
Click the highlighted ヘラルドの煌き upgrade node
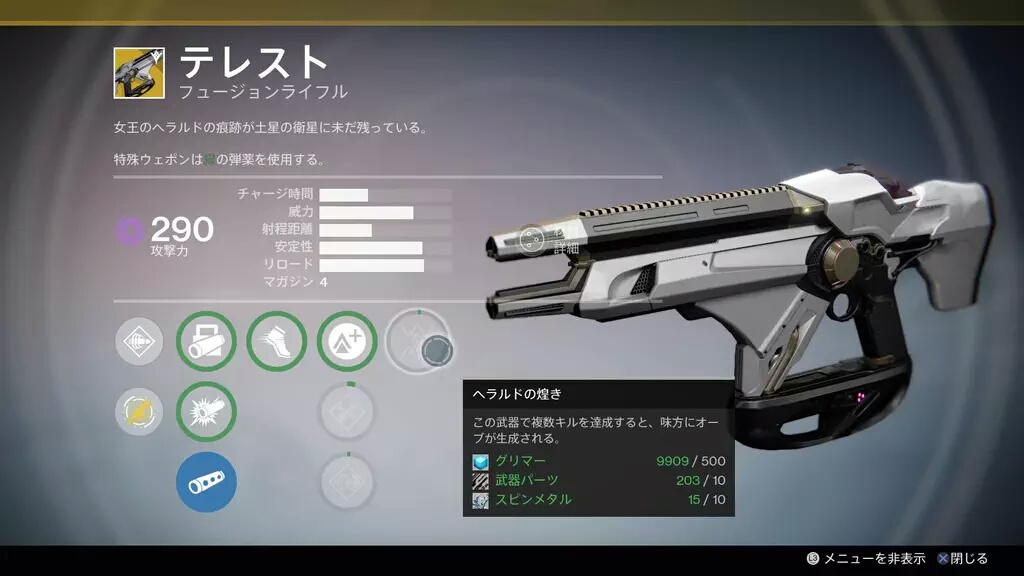(419, 342)
